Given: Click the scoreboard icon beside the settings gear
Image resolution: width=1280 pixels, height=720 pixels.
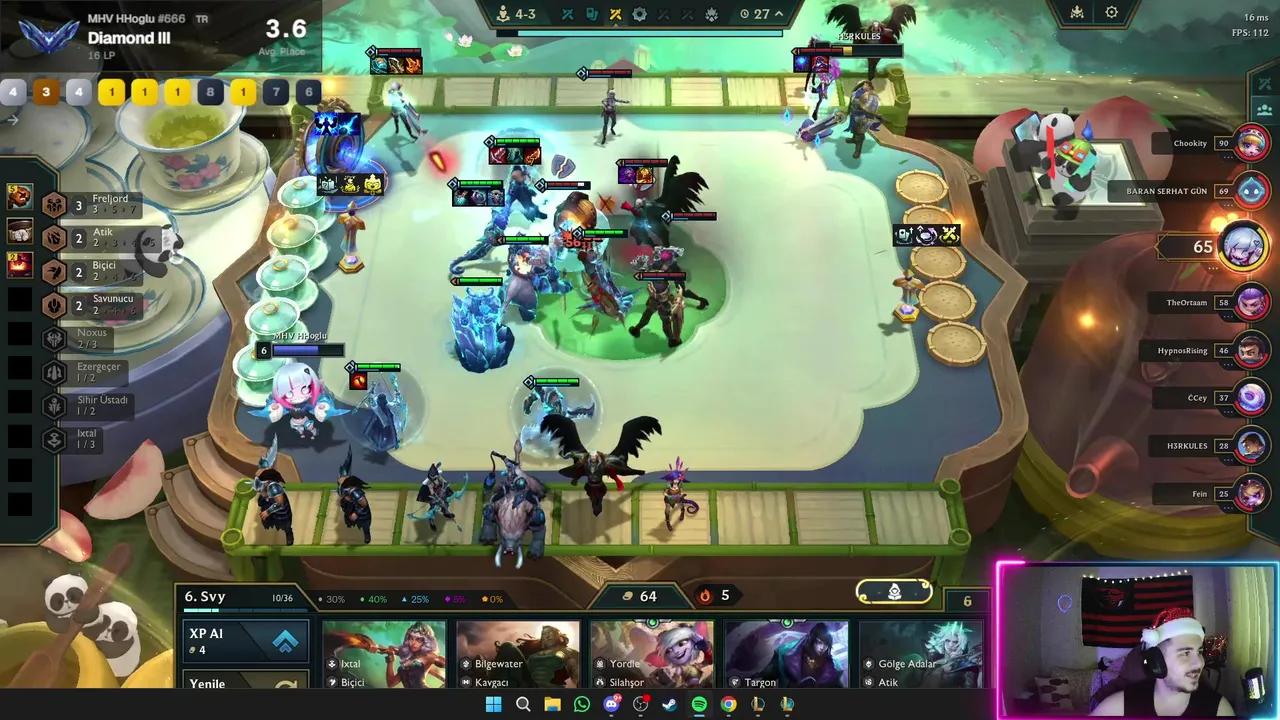Looking at the screenshot, I should pyautogui.click(x=1077, y=12).
